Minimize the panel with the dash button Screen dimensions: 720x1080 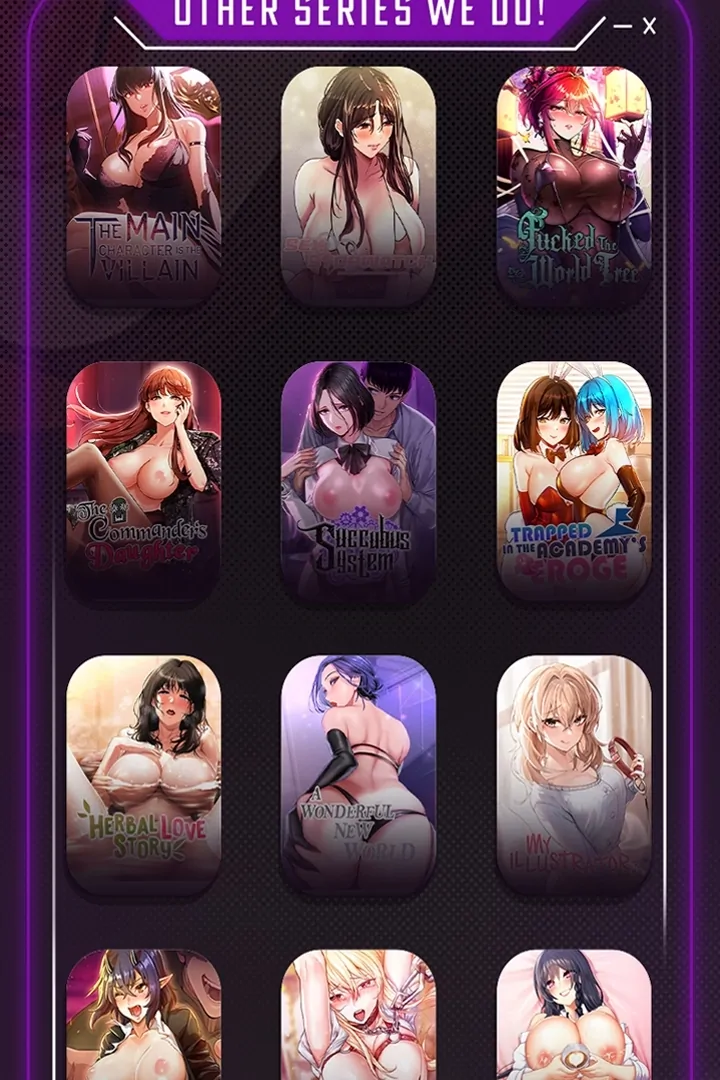[622, 27]
